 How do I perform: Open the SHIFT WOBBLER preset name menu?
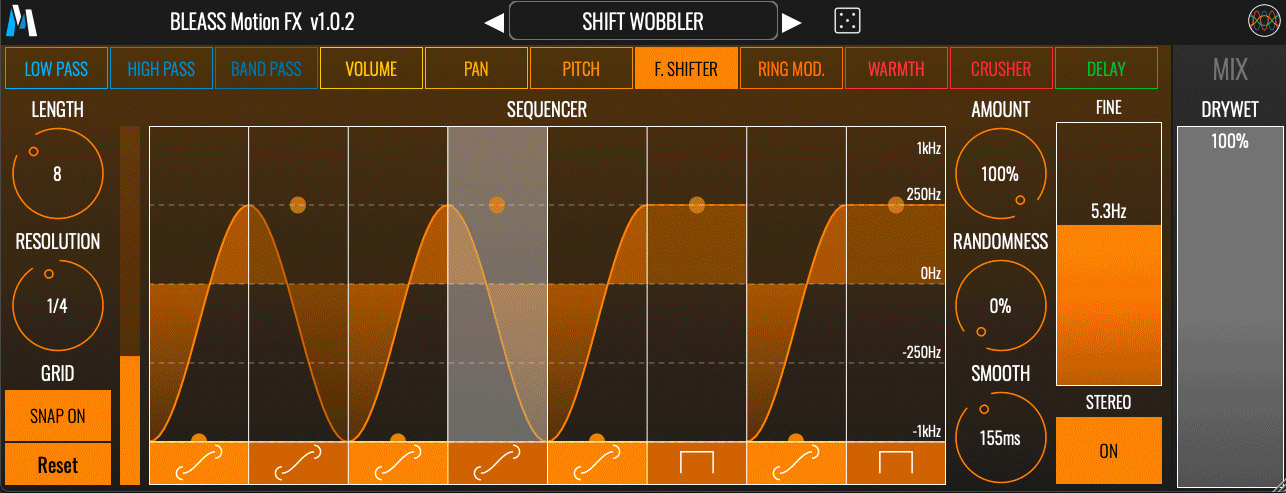[643, 21]
